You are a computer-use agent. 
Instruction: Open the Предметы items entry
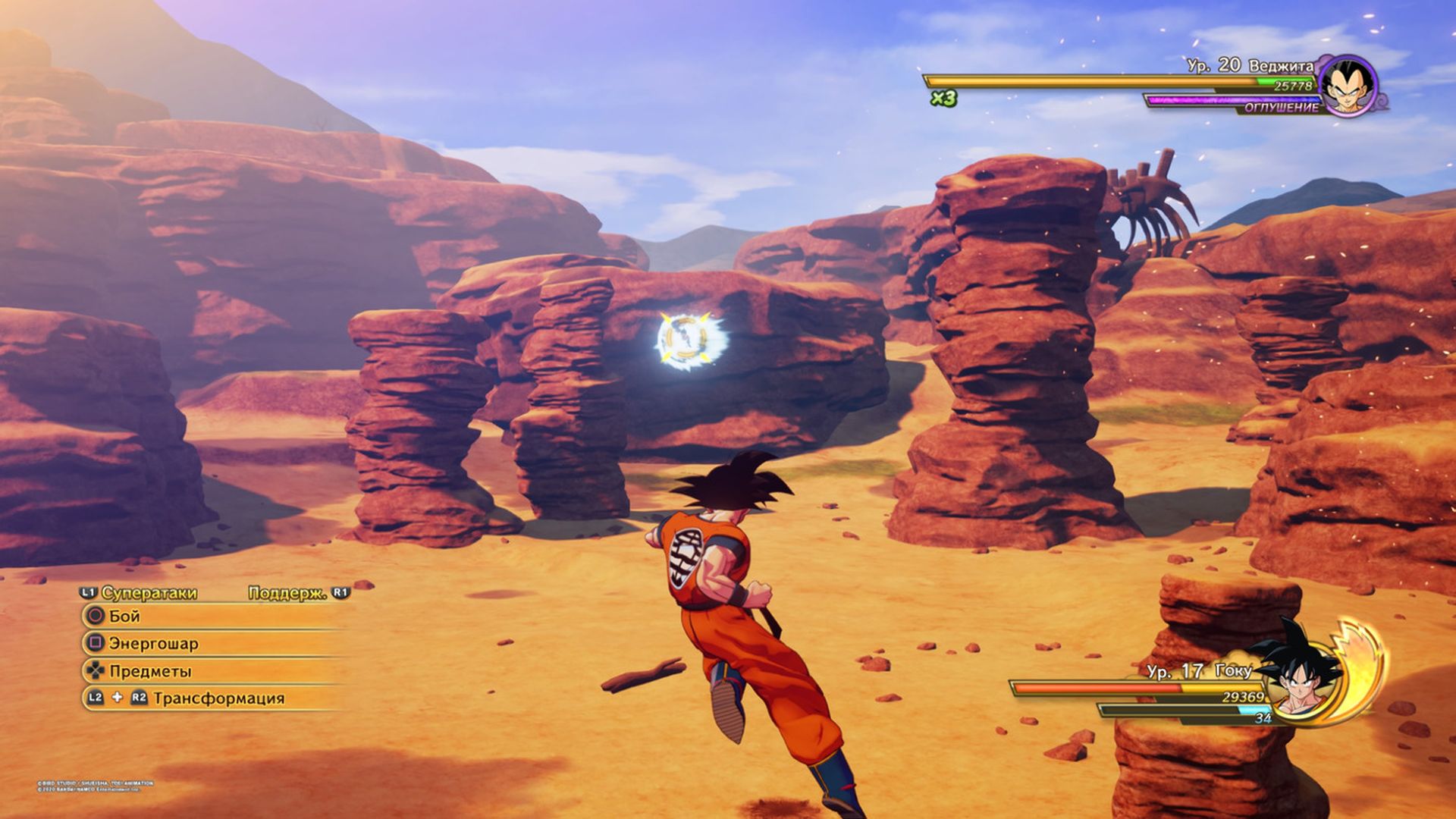point(149,671)
